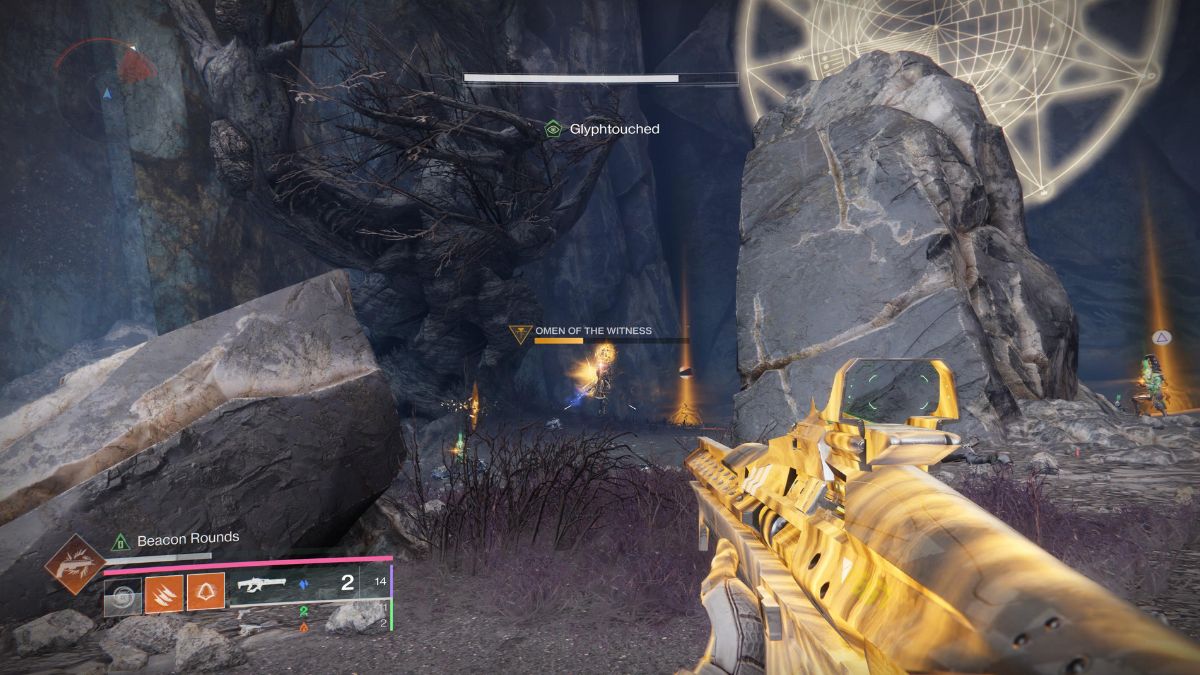
Task: Select the golden gun super ability icon
Action: [75, 564]
